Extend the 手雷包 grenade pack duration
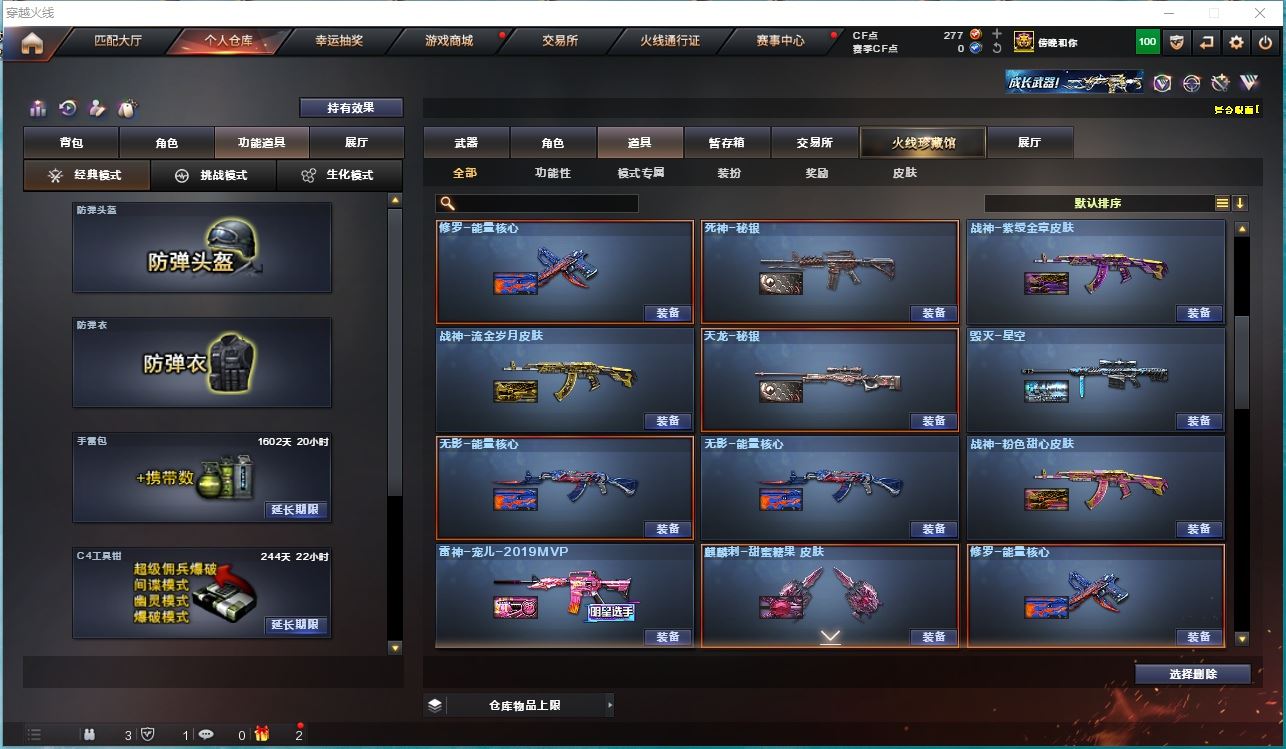 (295, 510)
